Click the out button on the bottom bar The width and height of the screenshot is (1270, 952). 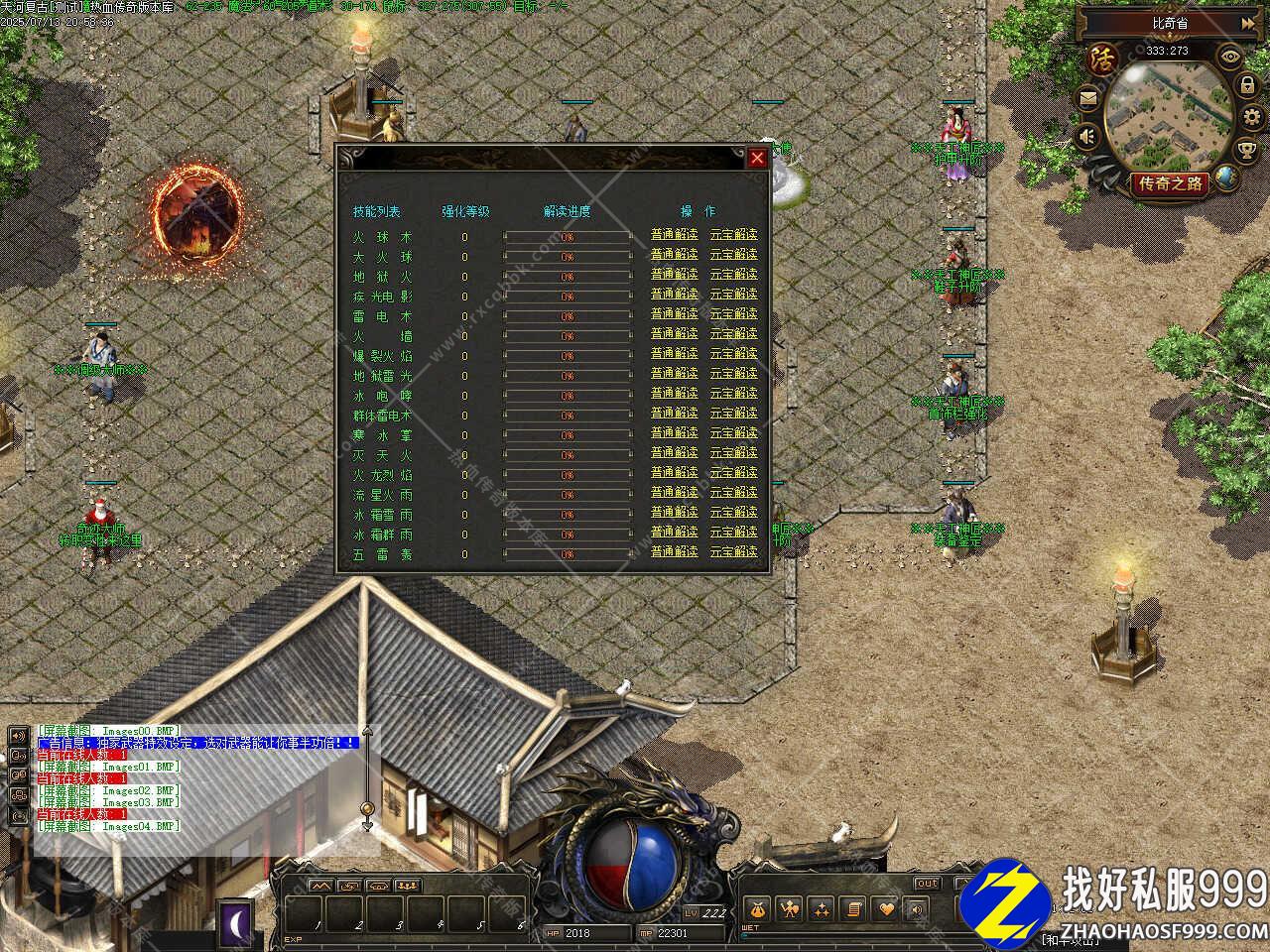[x=927, y=883]
